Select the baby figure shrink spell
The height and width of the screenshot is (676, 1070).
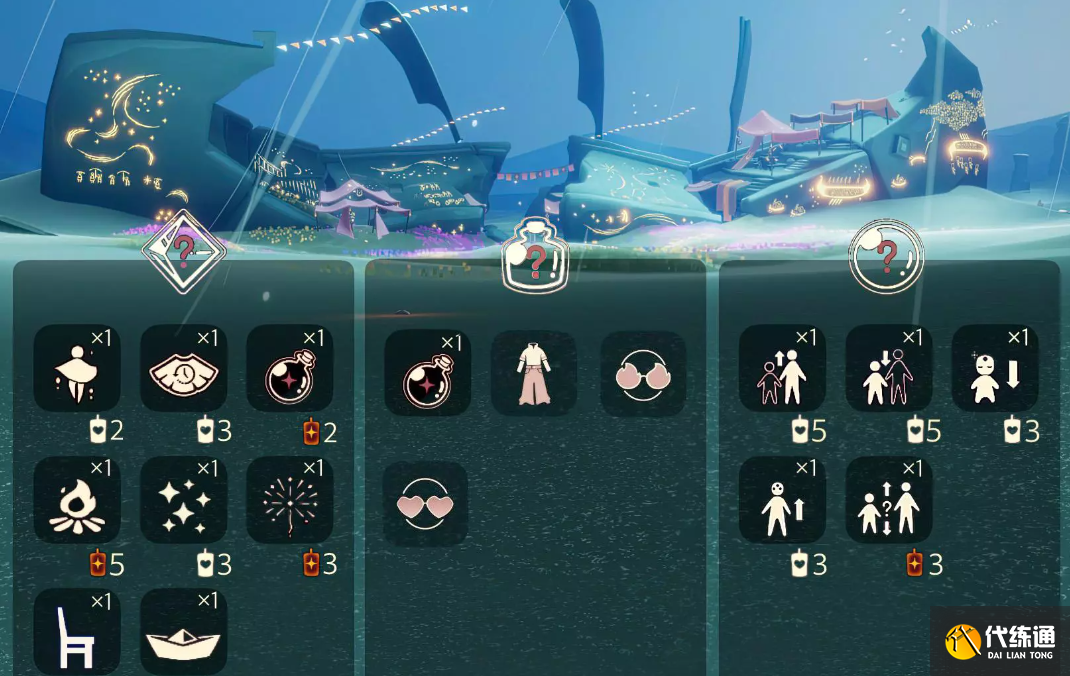[995, 368]
